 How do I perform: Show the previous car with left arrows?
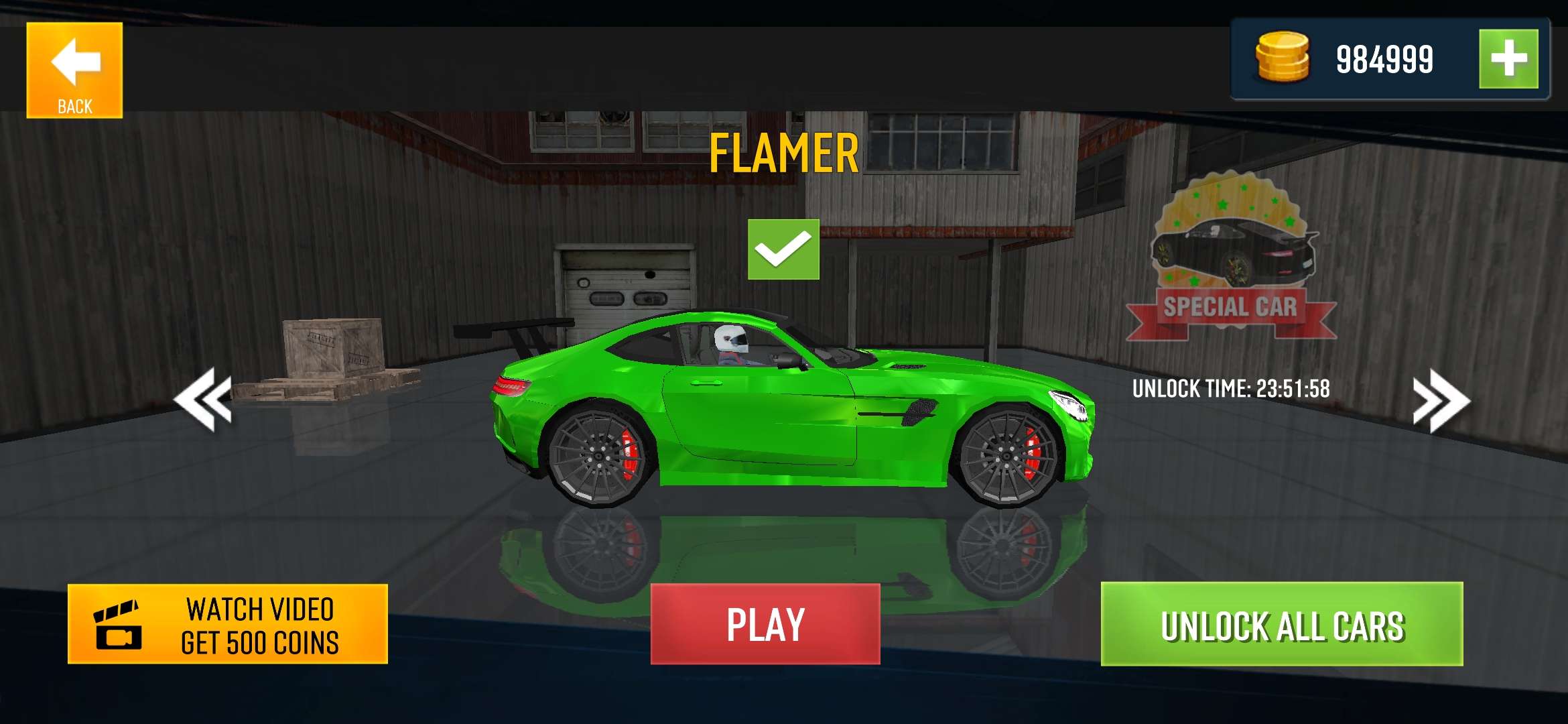coord(203,400)
